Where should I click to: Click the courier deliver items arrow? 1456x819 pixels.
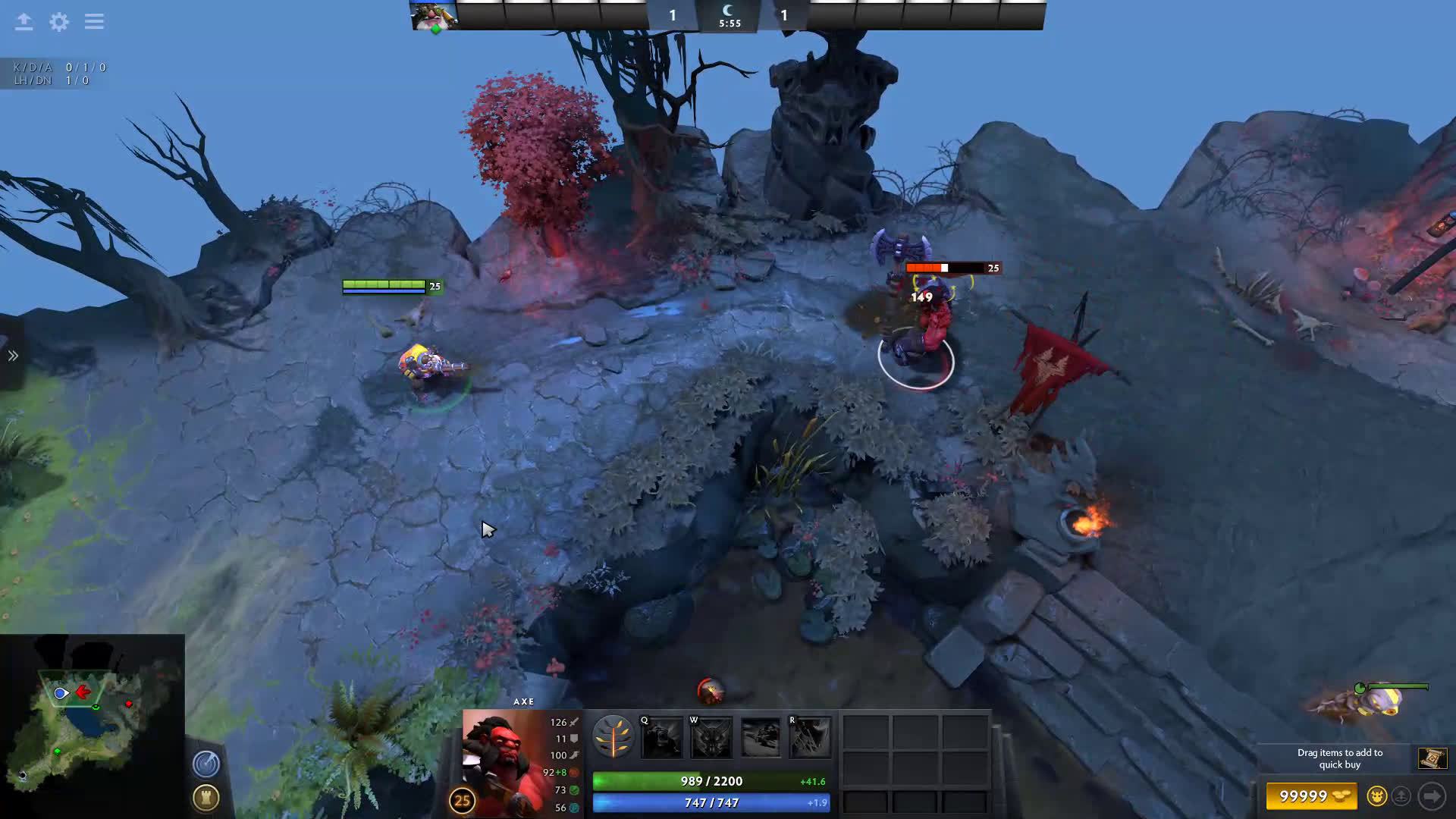click(x=1432, y=796)
